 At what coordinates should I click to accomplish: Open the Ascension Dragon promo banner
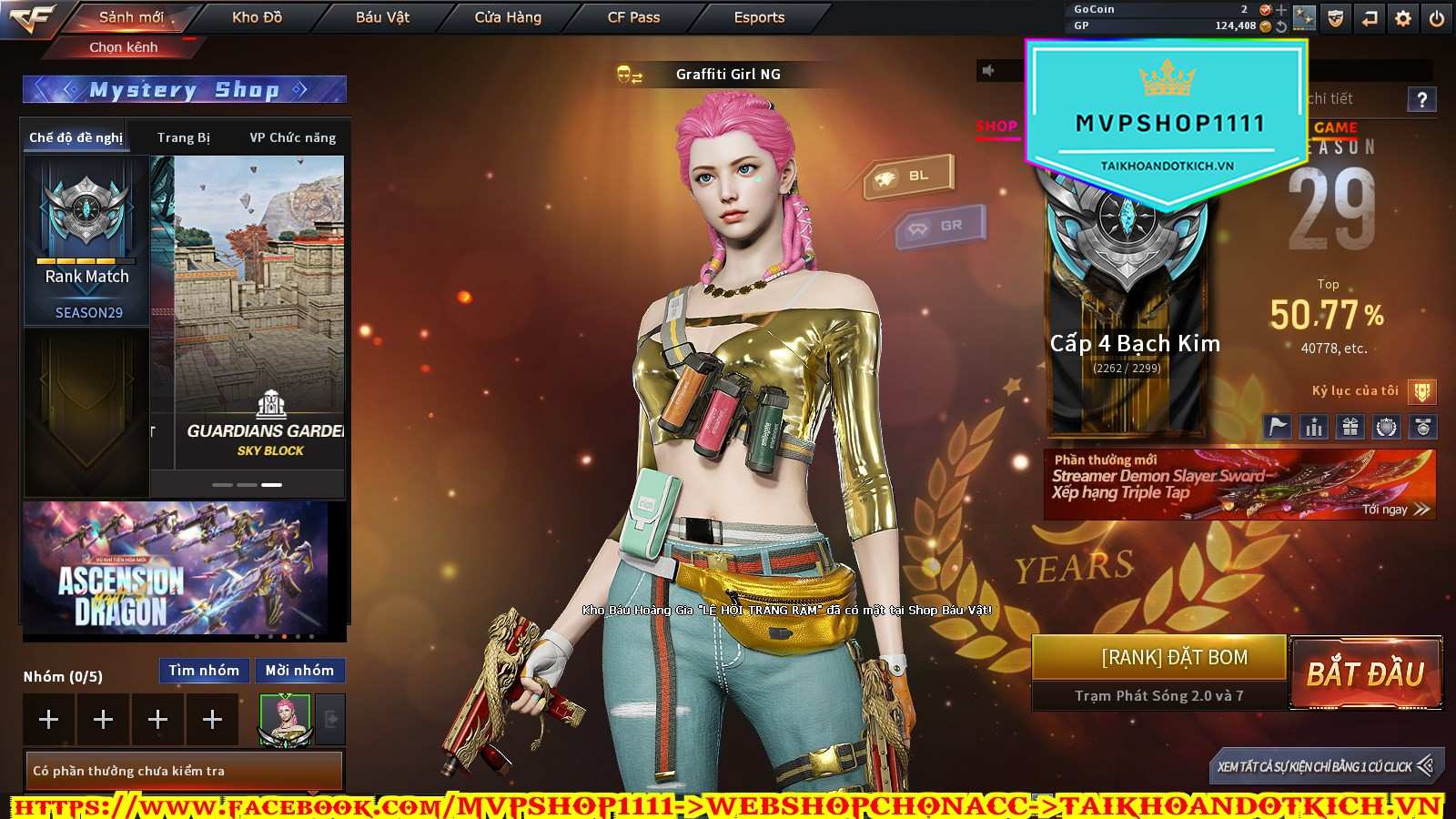point(175,569)
